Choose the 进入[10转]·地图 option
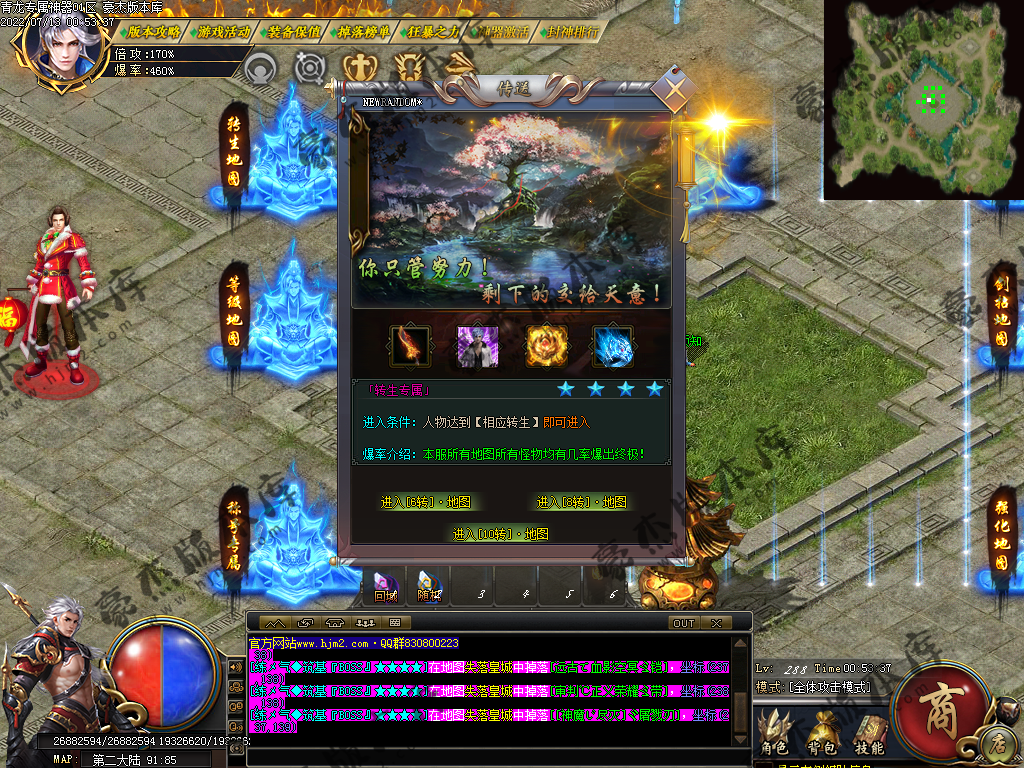1024x768 pixels. coord(501,534)
